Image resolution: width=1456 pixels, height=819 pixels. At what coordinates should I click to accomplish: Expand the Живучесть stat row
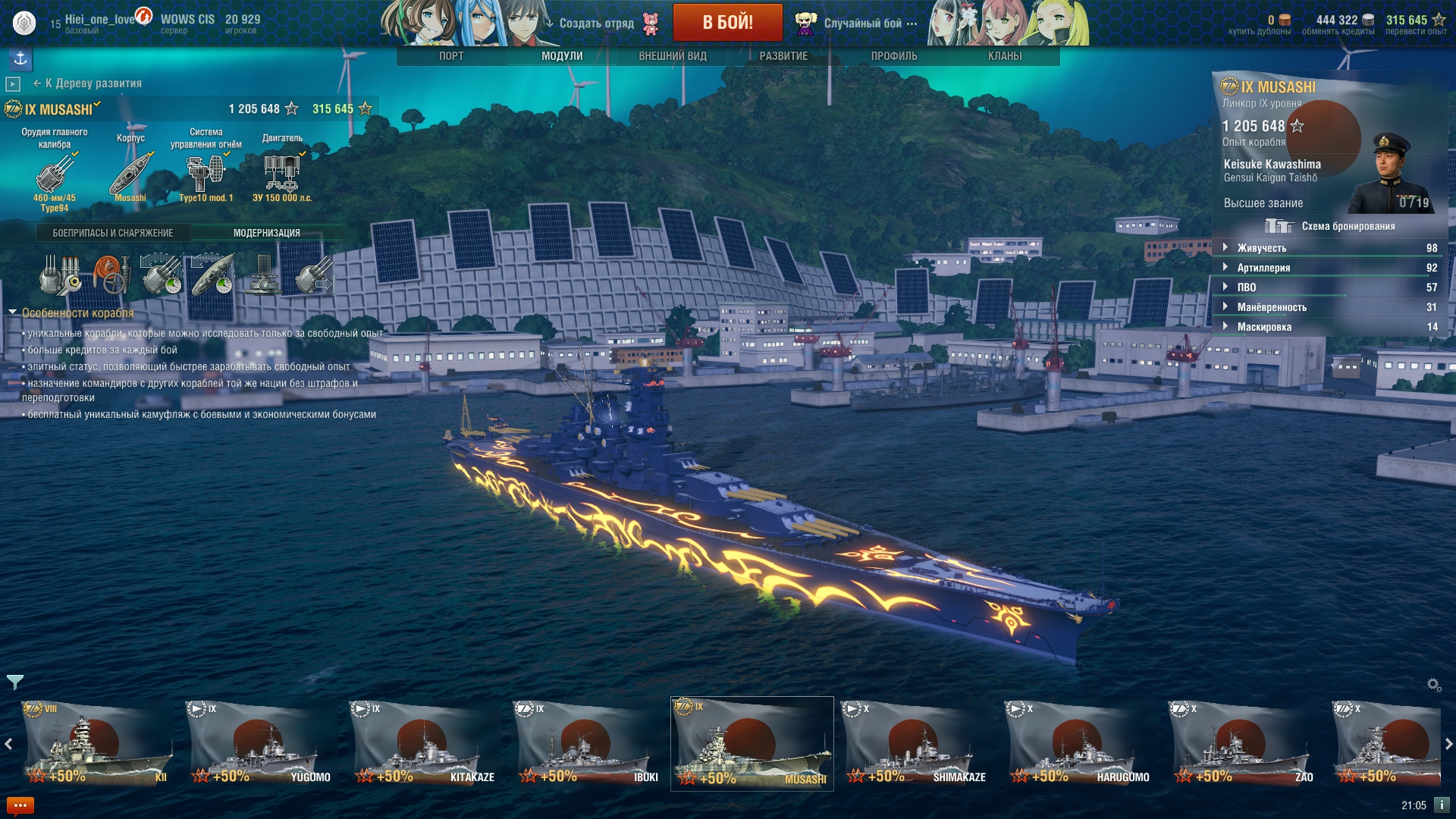[1225, 248]
